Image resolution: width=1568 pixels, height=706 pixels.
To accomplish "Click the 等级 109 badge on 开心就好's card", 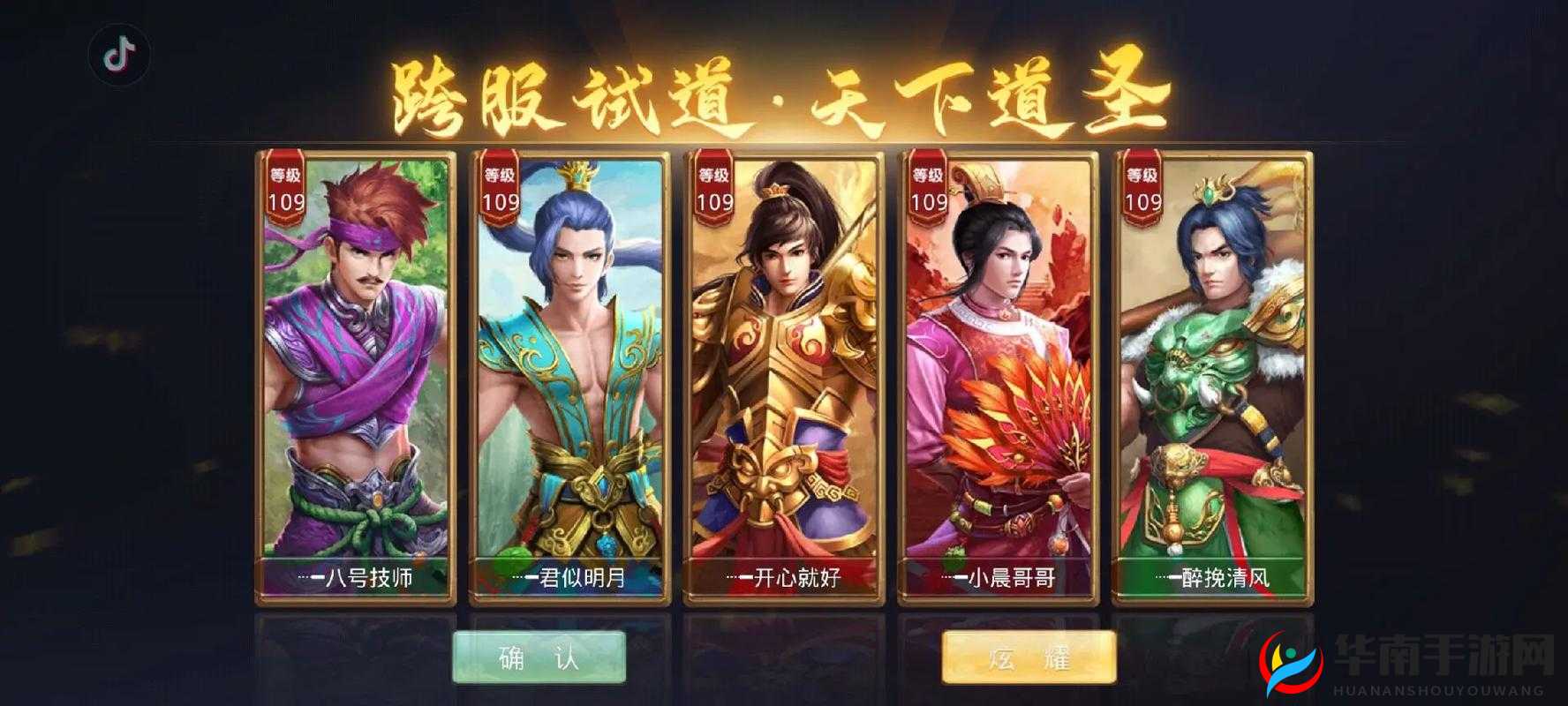I will (x=712, y=188).
